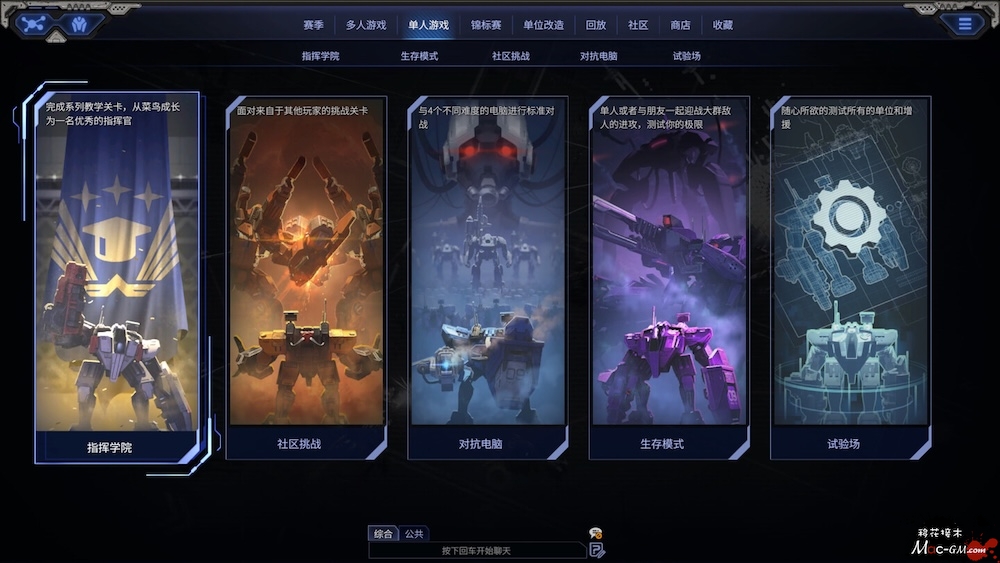Click the network nodes icon
The image size is (1000, 563).
point(35,24)
